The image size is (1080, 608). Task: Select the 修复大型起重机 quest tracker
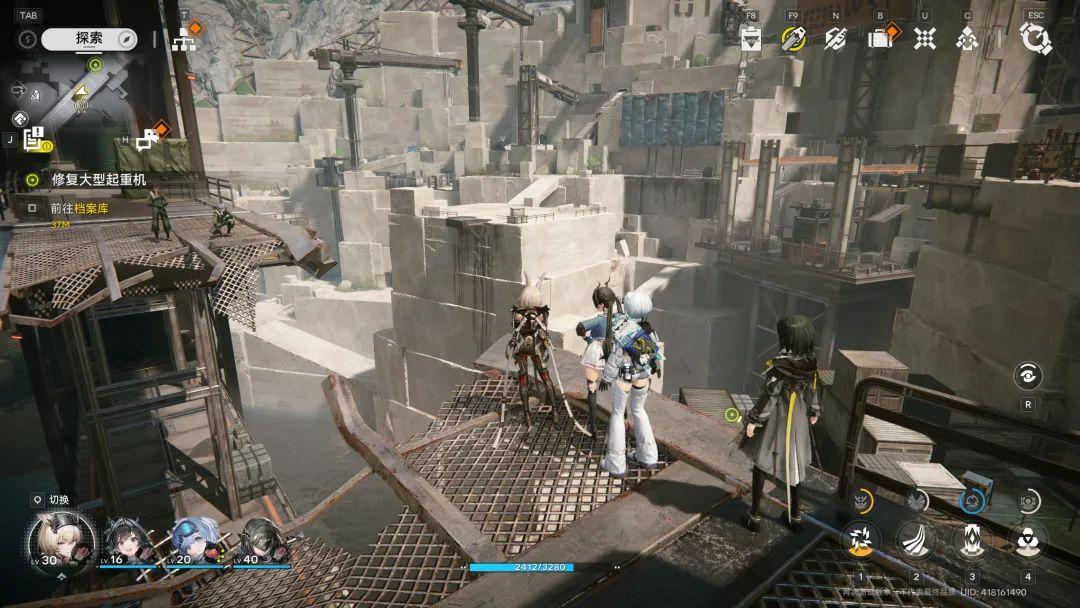100,180
